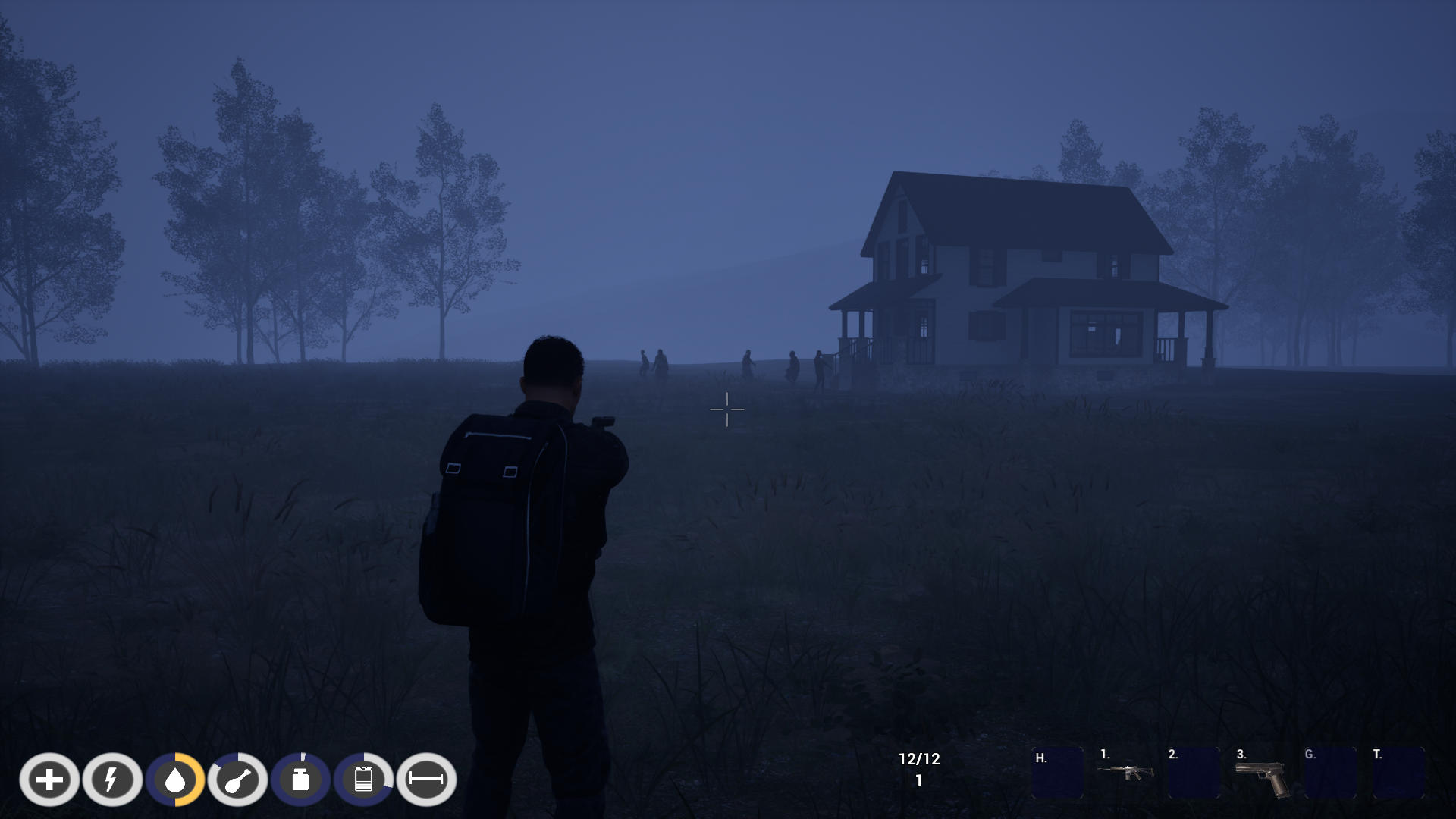Pick the empty slot labeled T
1456x819 pixels.
point(1398,773)
